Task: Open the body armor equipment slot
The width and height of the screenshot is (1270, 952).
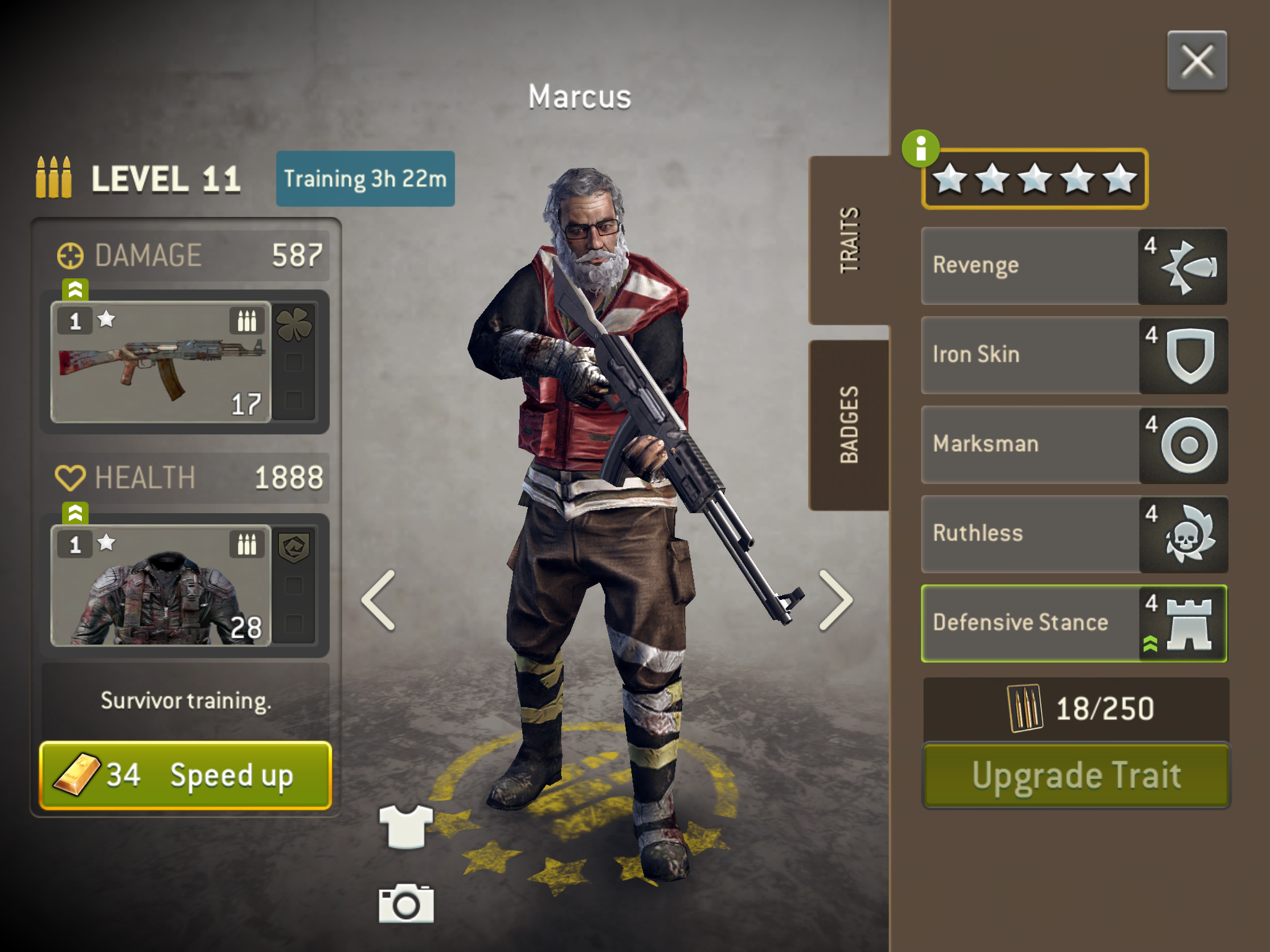Action: (161, 586)
